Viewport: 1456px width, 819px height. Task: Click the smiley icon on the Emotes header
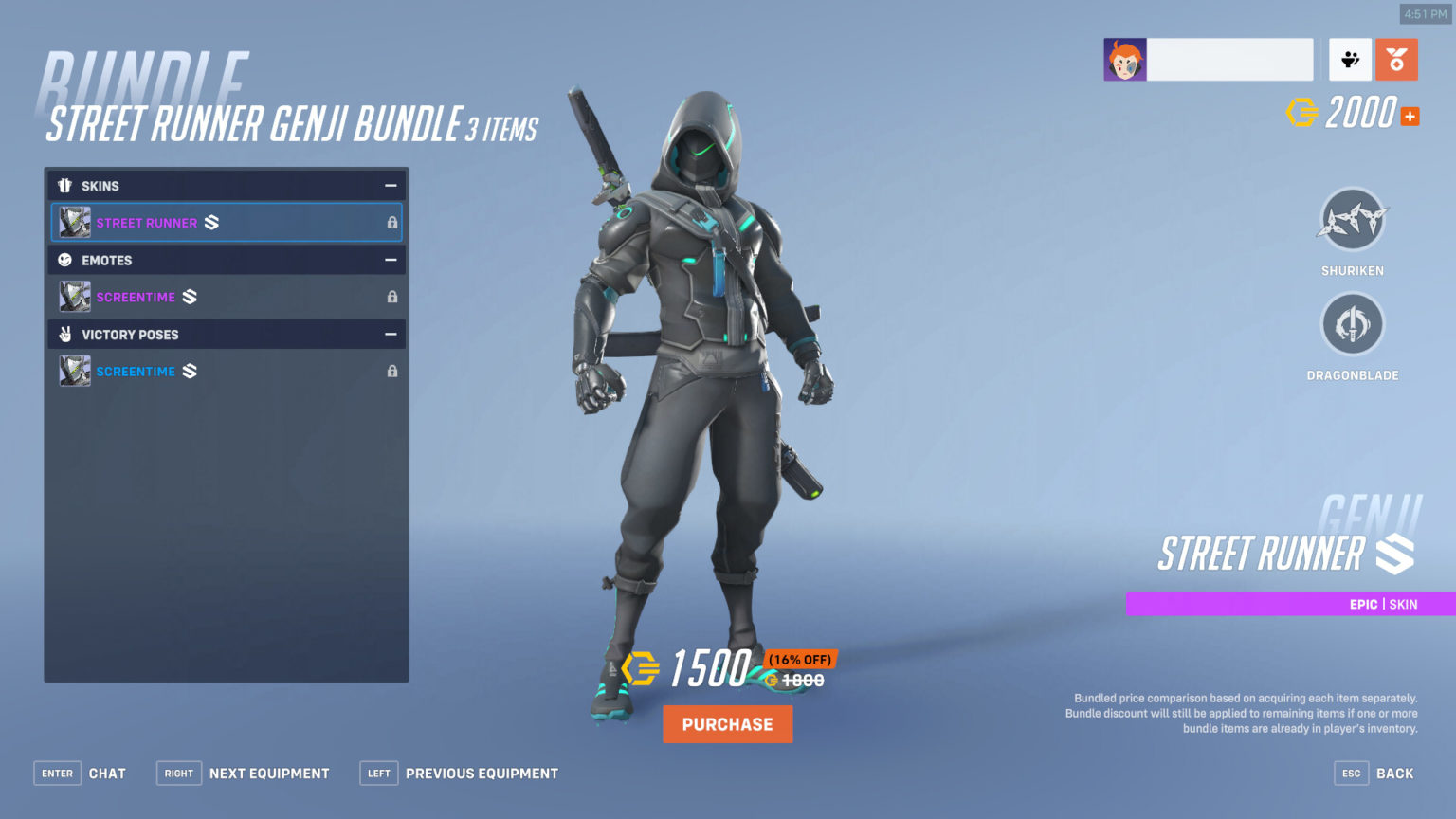tap(64, 260)
